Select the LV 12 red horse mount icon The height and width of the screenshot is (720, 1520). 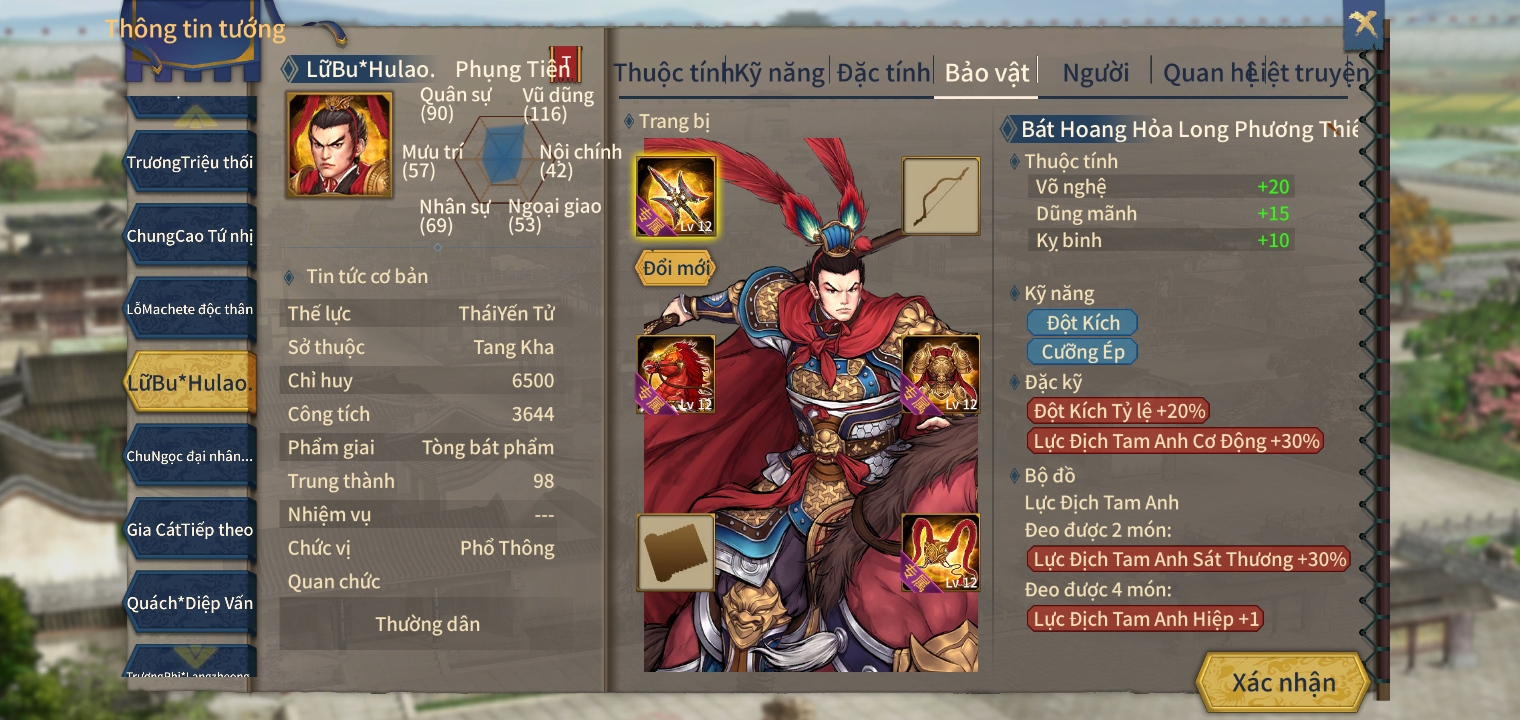point(676,375)
